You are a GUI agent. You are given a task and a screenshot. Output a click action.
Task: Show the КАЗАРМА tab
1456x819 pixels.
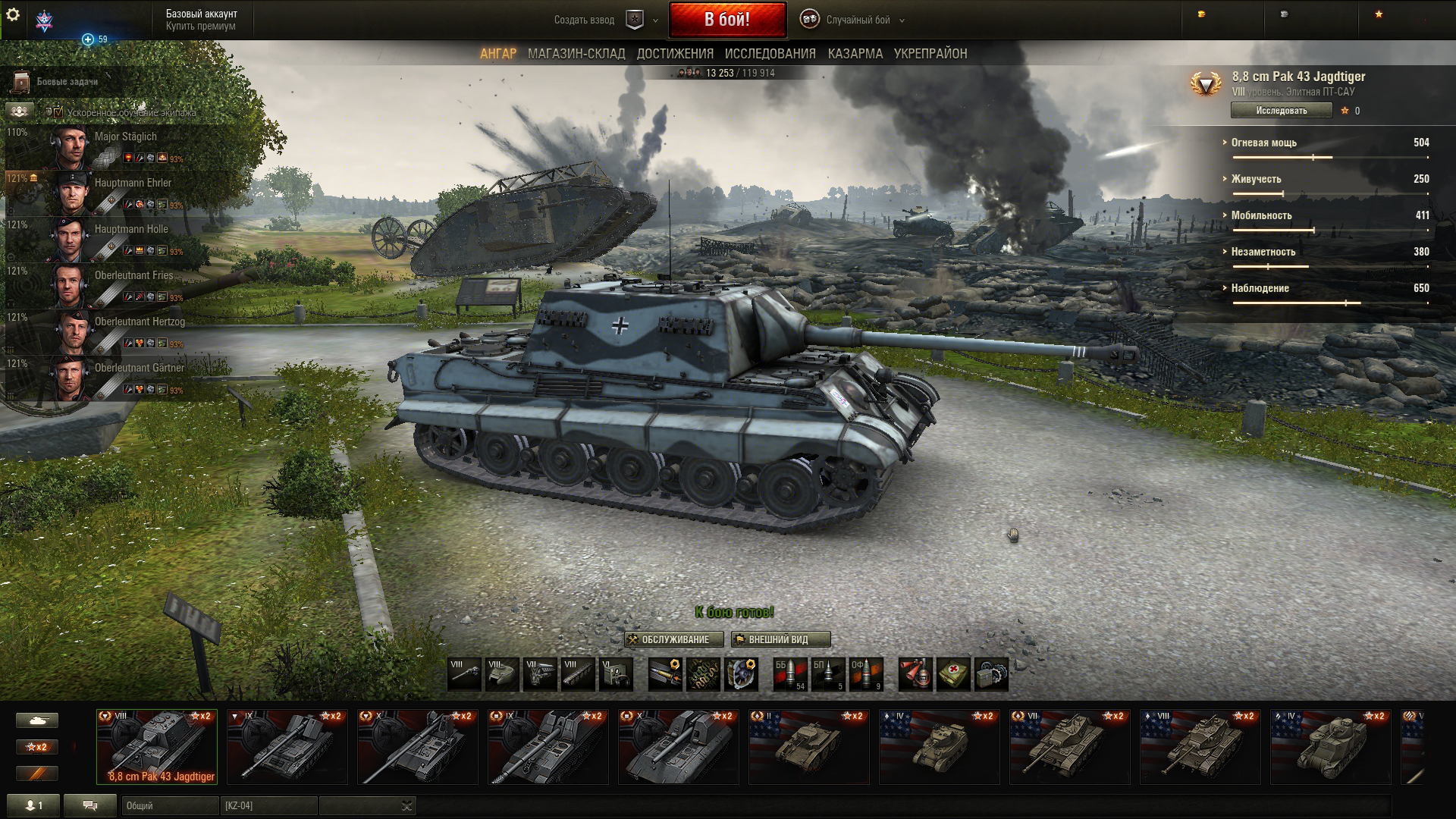tap(855, 54)
